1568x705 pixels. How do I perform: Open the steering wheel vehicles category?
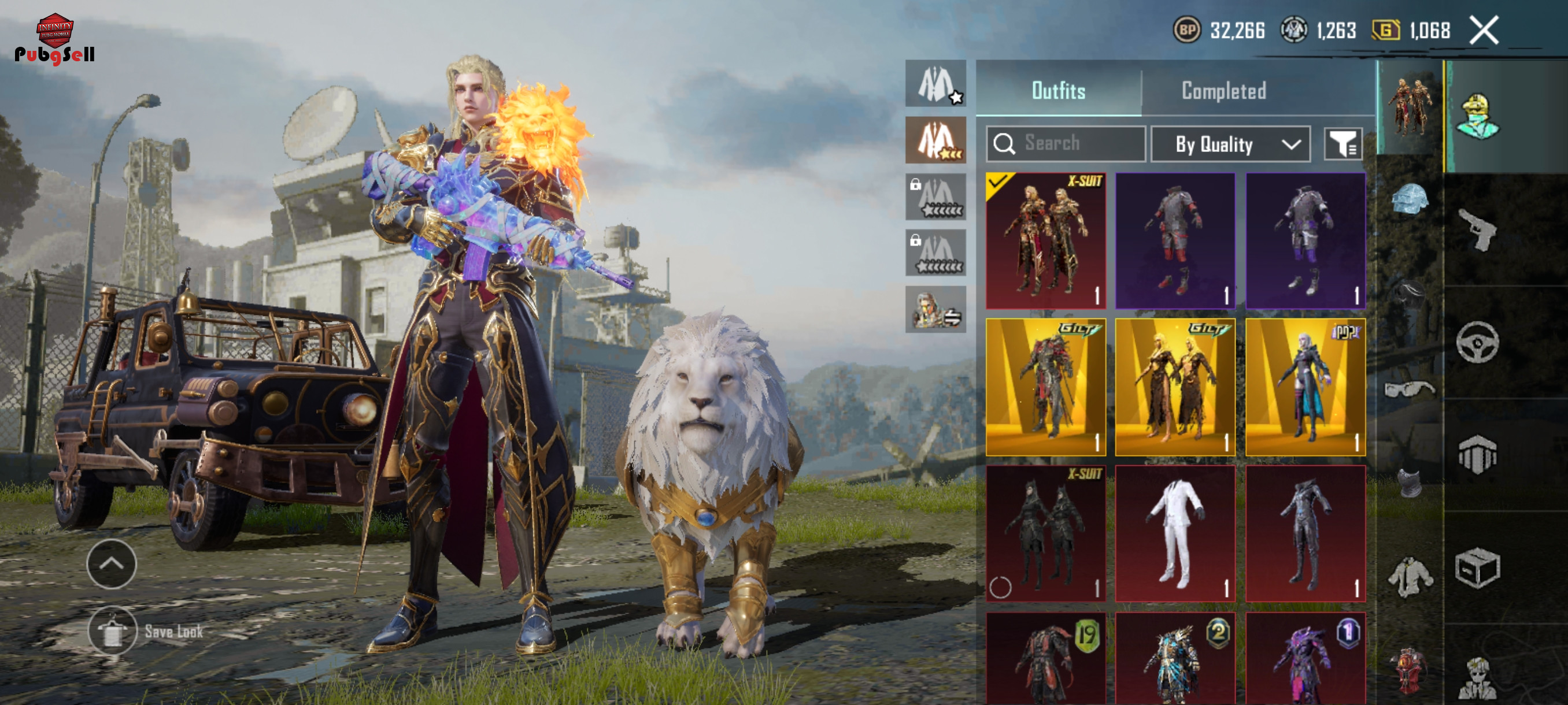[x=1477, y=343]
